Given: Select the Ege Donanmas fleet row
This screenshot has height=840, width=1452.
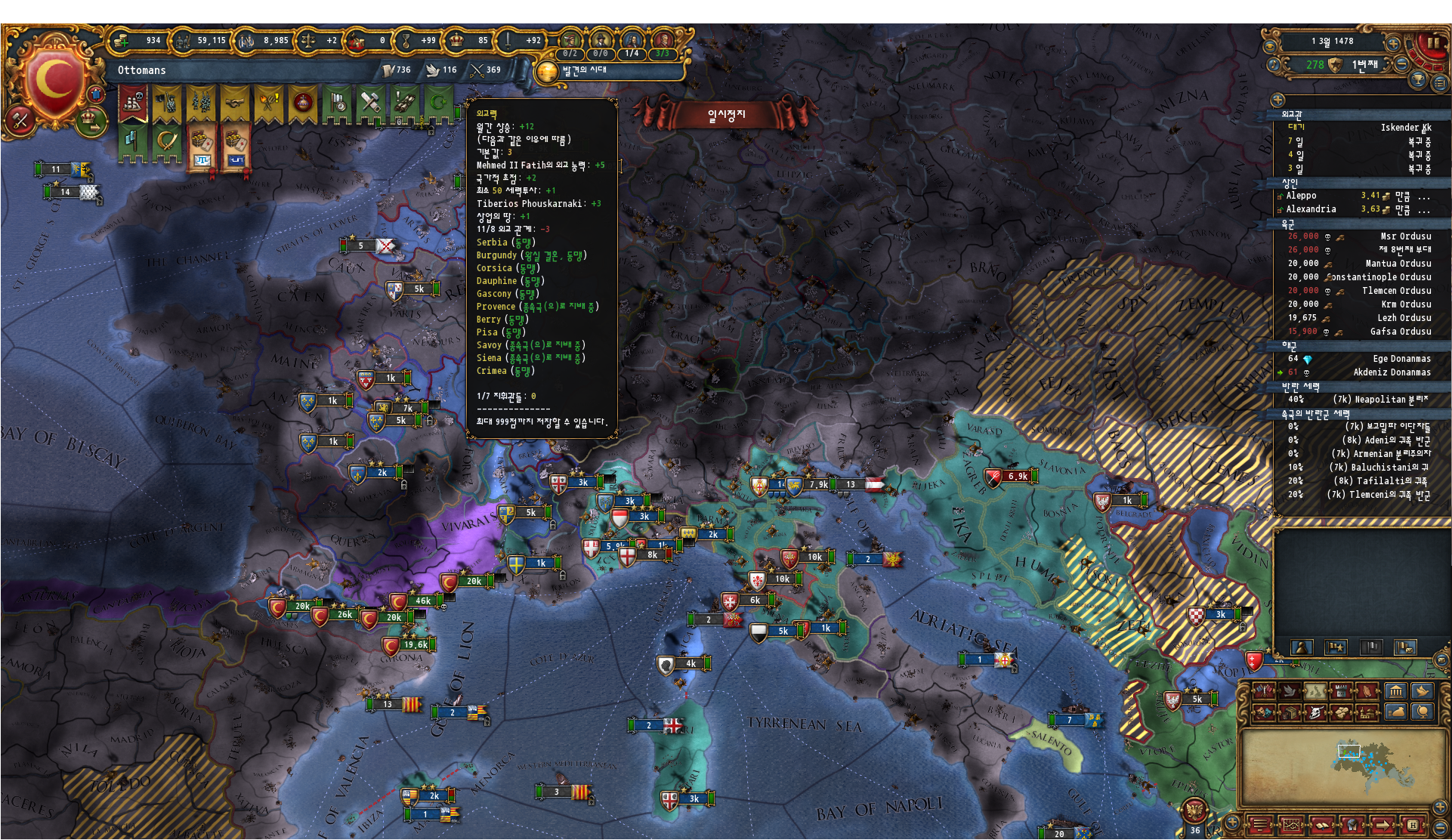Looking at the screenshot, I should point(1360,359).
